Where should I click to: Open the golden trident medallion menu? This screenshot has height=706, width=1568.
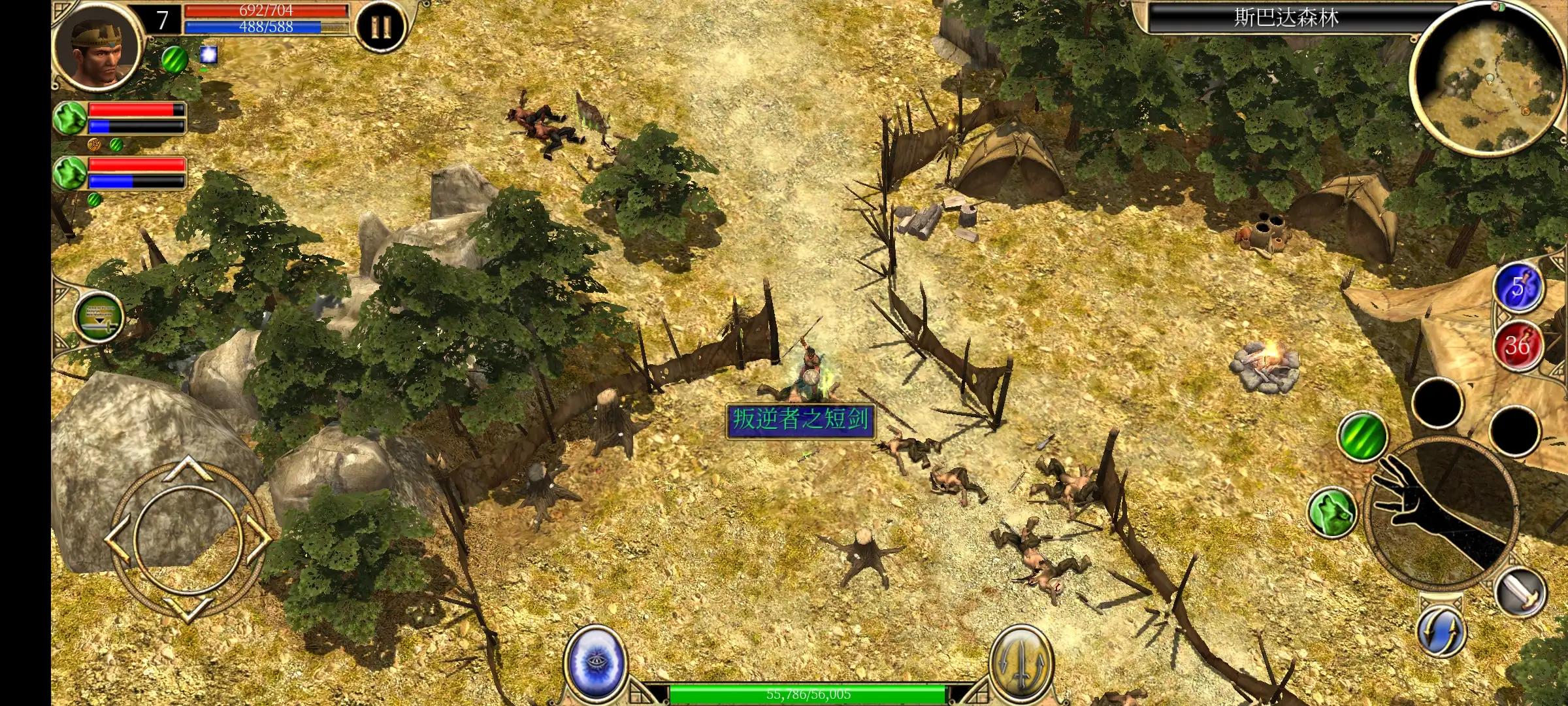[1019, 662]
